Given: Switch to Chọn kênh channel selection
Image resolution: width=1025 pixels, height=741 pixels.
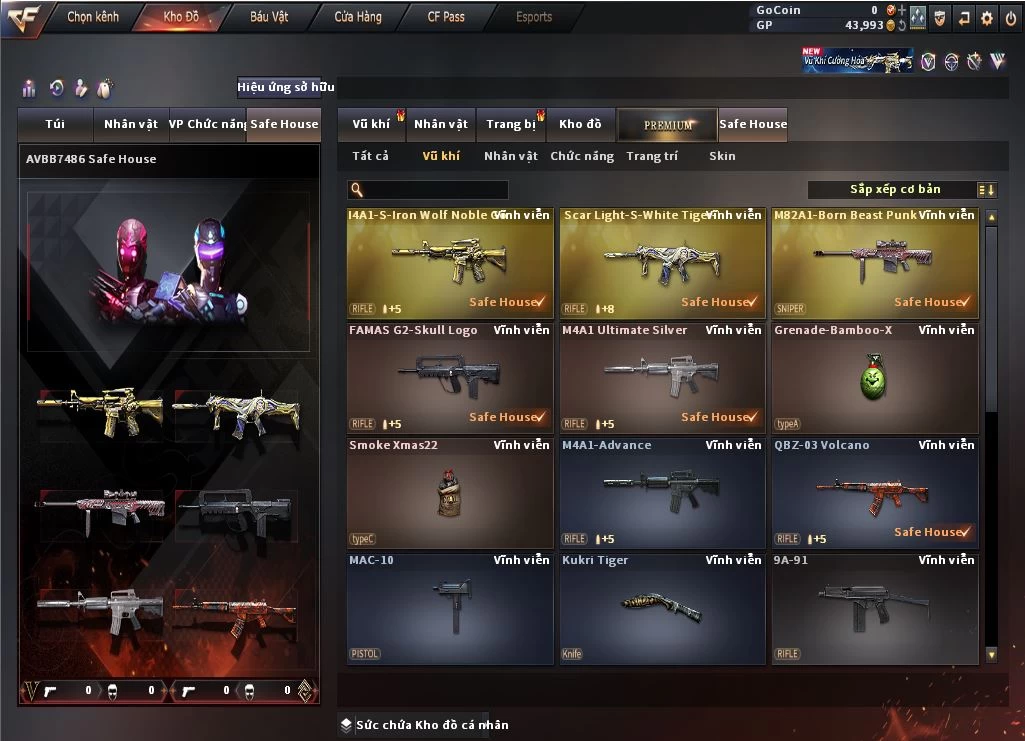Looking at the screenshot, I should click(93, 17).
